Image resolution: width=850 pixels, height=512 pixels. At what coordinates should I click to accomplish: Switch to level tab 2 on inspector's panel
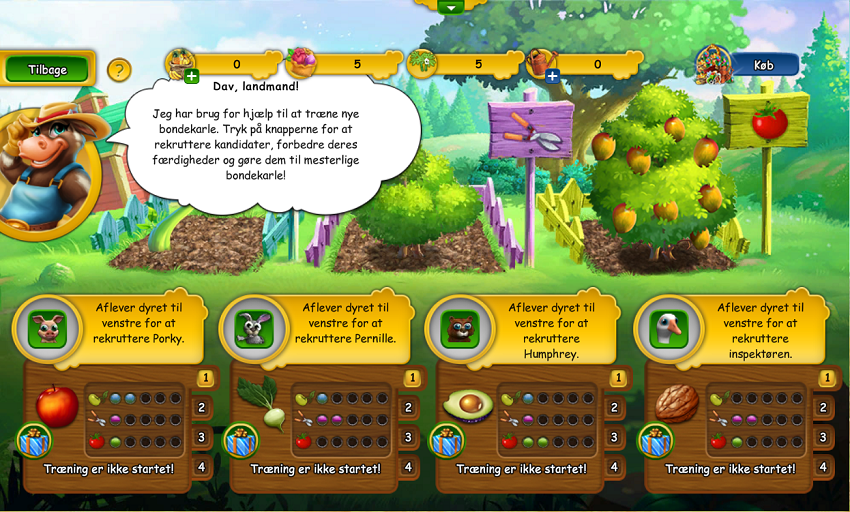tap(822, 407)
